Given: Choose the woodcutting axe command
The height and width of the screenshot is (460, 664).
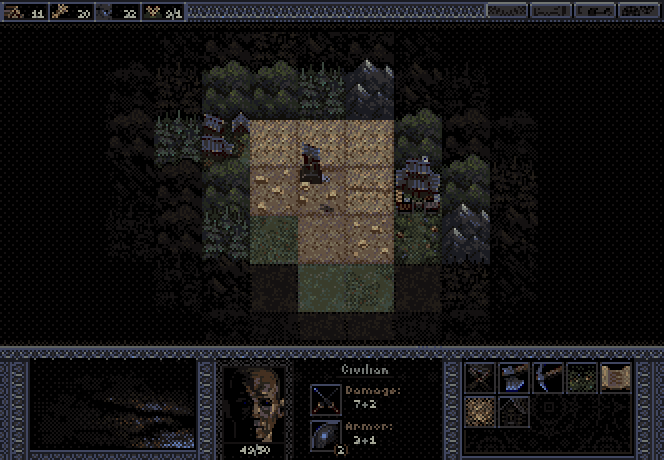Looking at the screenshot, I should tap(514, 377).
